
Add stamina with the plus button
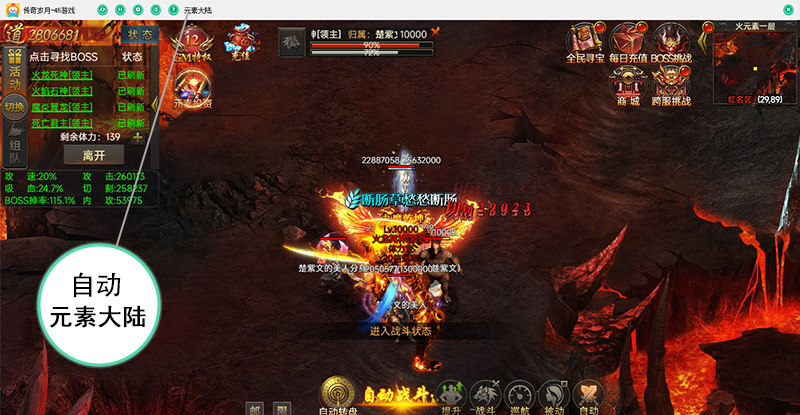tap(137, 137)
